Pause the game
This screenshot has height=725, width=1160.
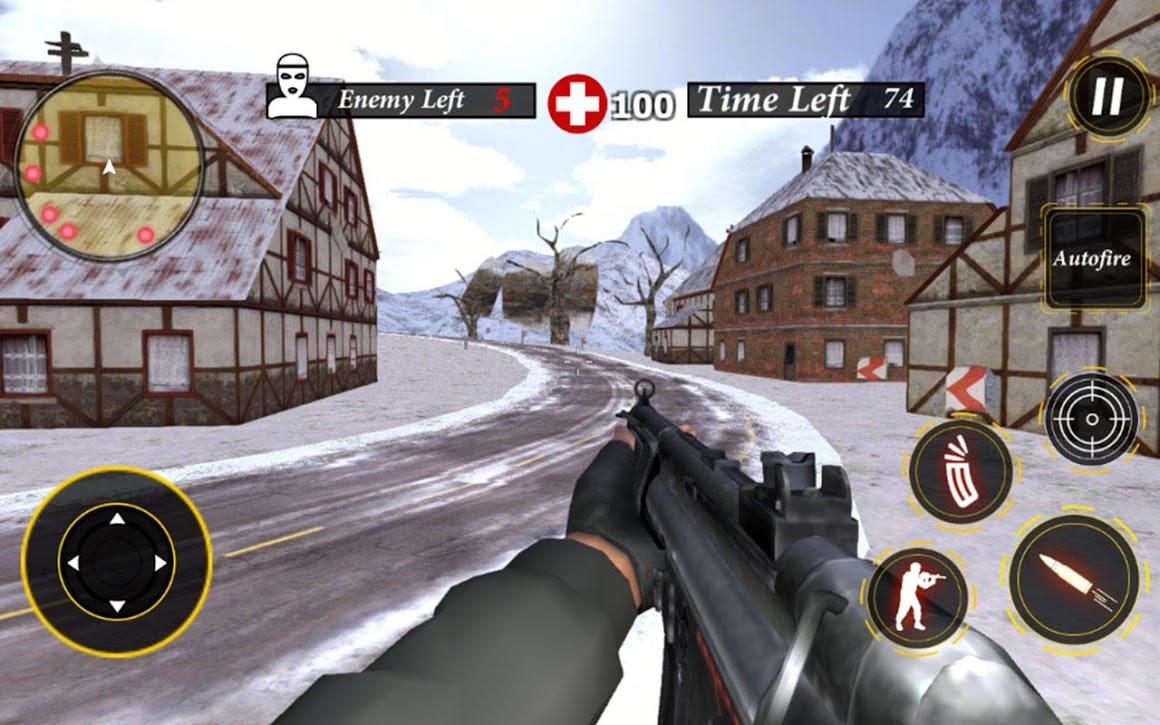[x=1107, y=97]
